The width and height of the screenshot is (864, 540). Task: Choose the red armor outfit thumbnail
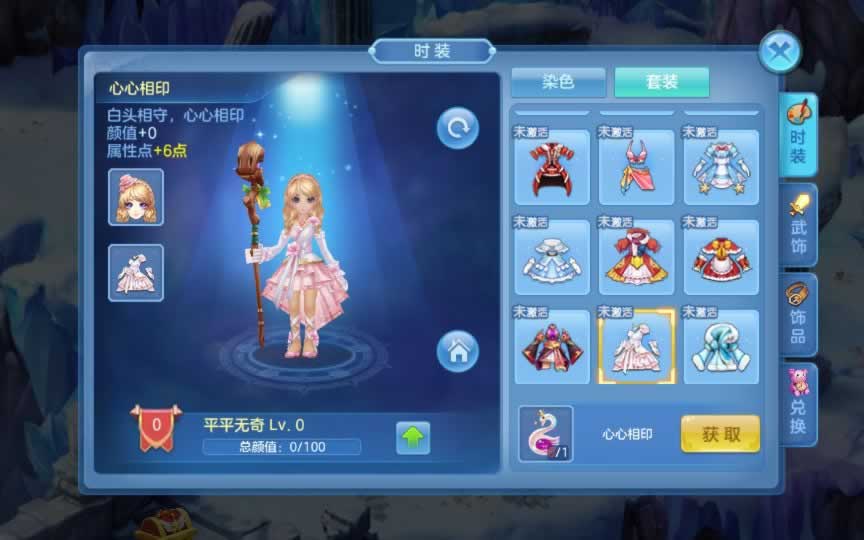(x=552, y=167)
